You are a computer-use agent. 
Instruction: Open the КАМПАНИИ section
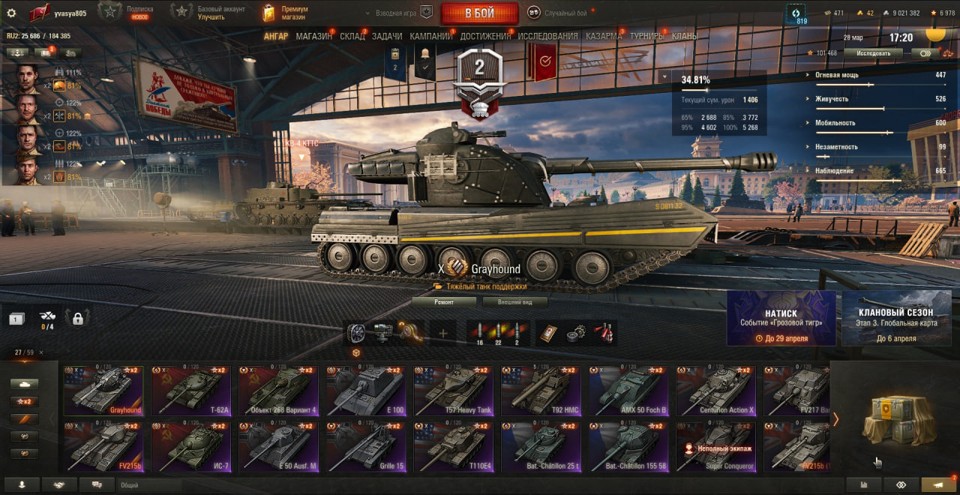click(430, 37)
